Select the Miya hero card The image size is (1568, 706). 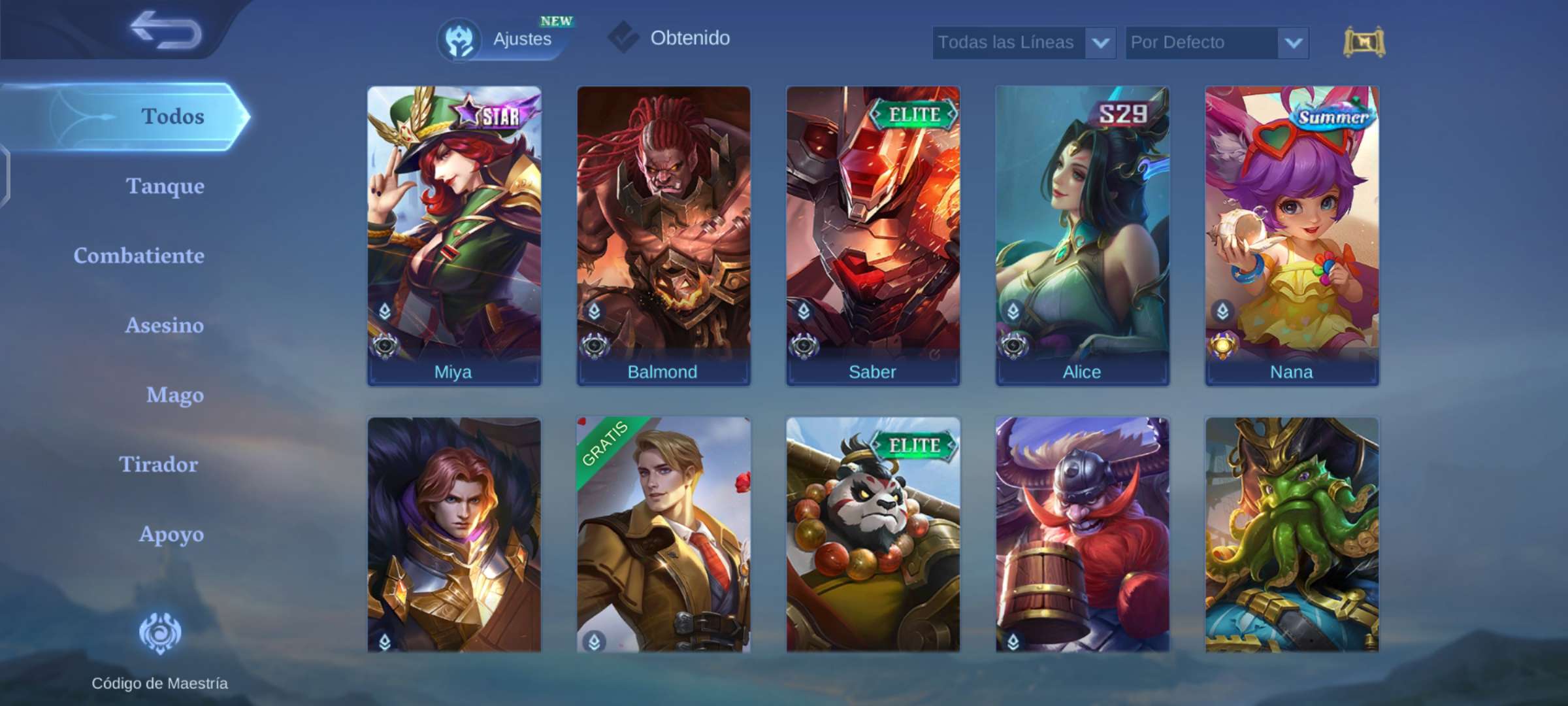[x=454, y=235]
